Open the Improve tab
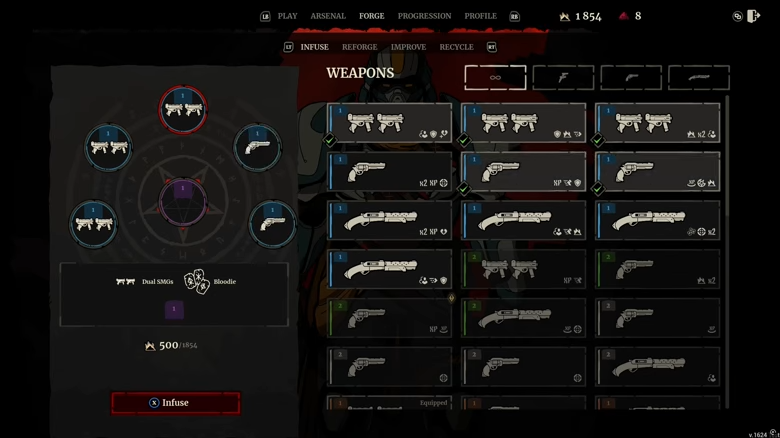Viewport: 780px width, 438px height. pyautogui.click(x=408, y=47)
